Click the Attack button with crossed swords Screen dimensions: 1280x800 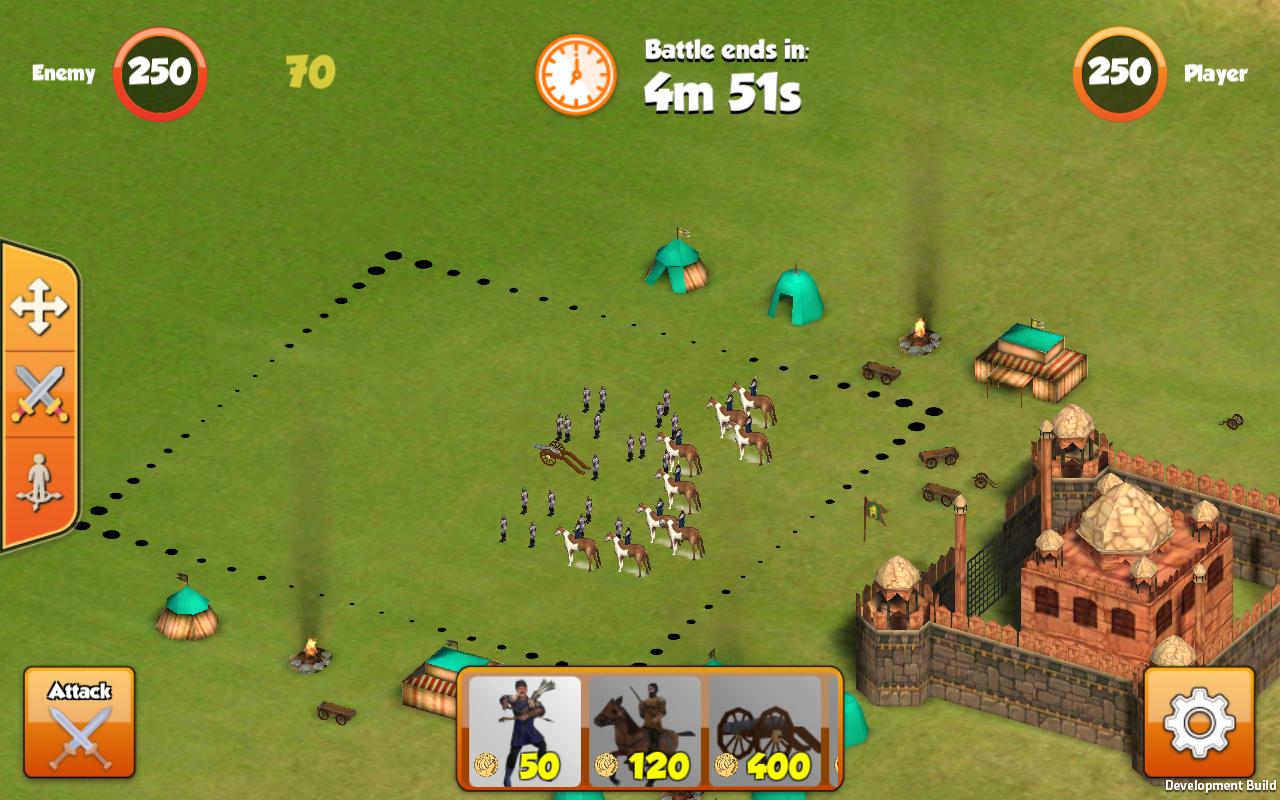tap(79, 722)
